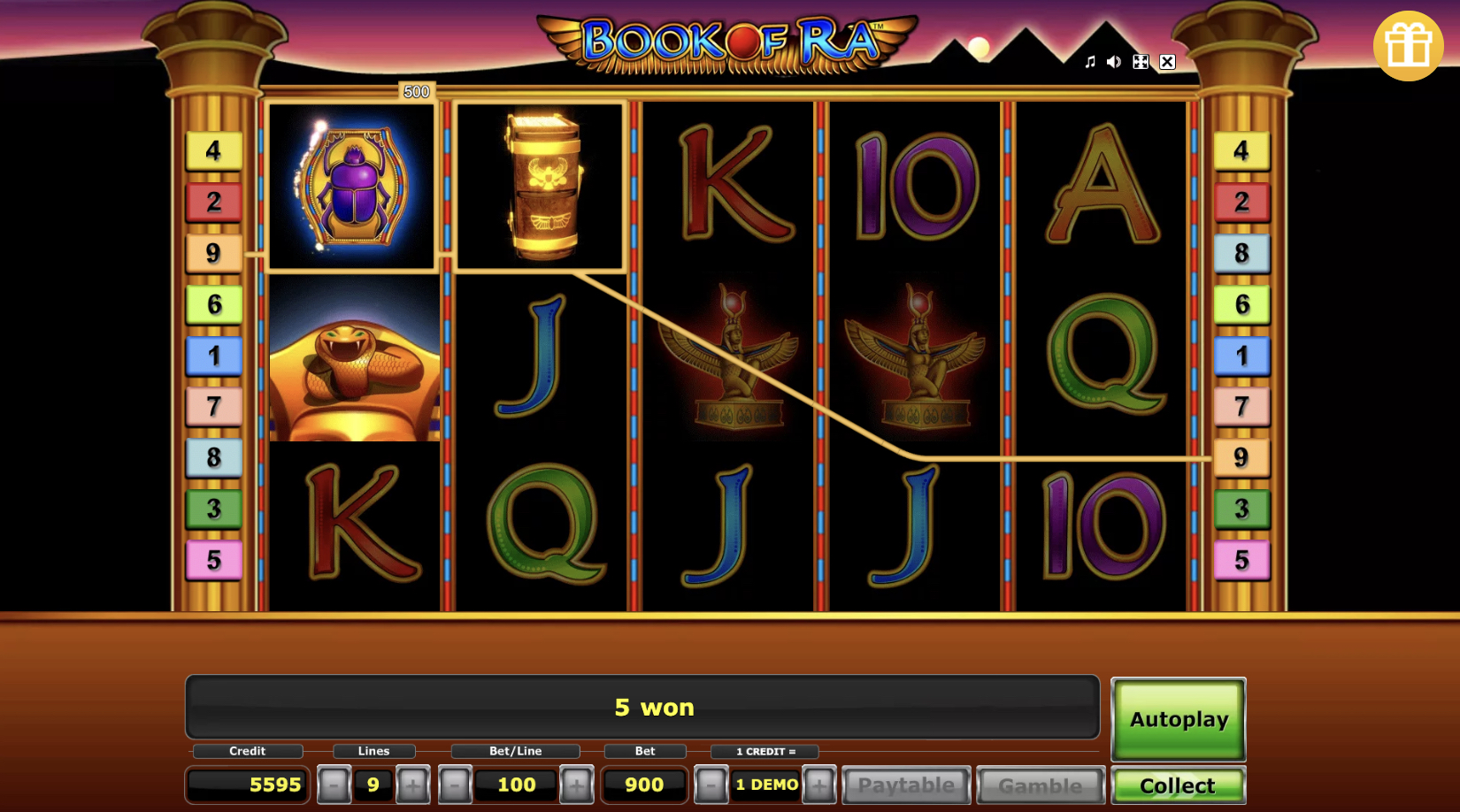Exit the game via the X icon
The width and height of the screenshot is (1460, 812).
(1168, 62)
